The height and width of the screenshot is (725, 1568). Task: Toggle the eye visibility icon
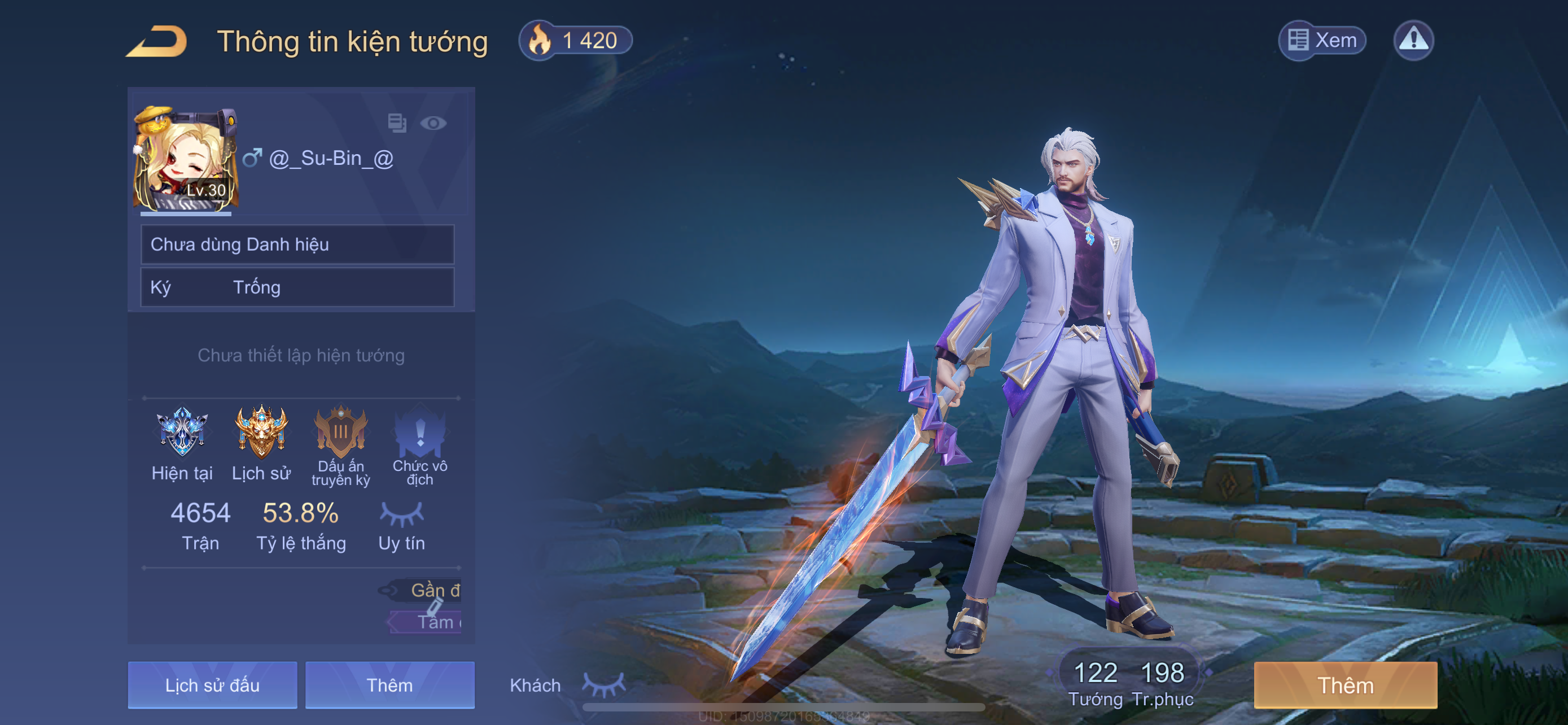(433, 124)
